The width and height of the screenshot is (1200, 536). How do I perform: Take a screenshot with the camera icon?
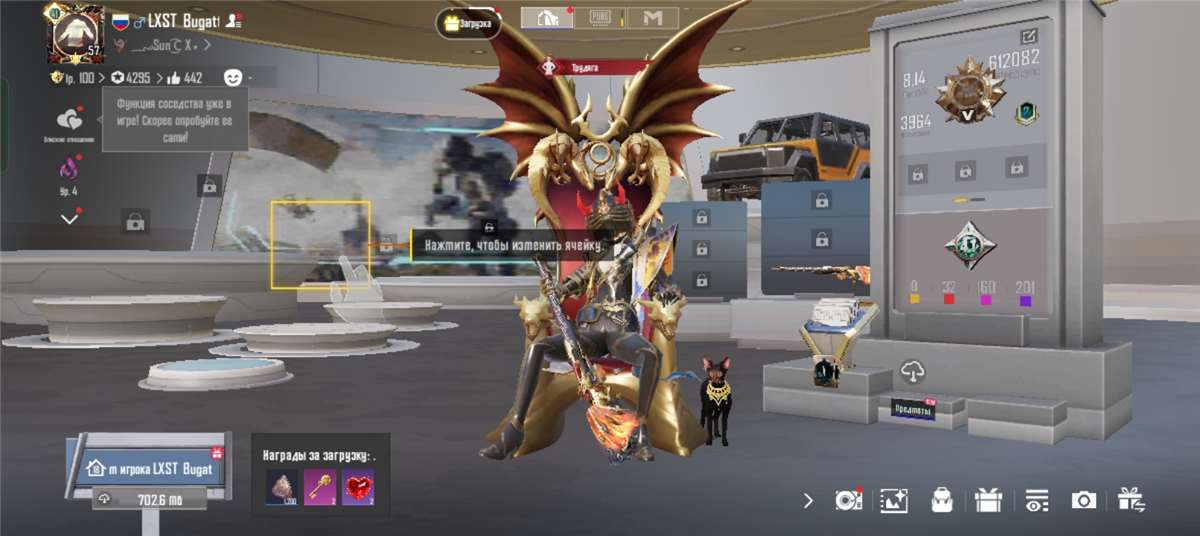(1083, 500)
